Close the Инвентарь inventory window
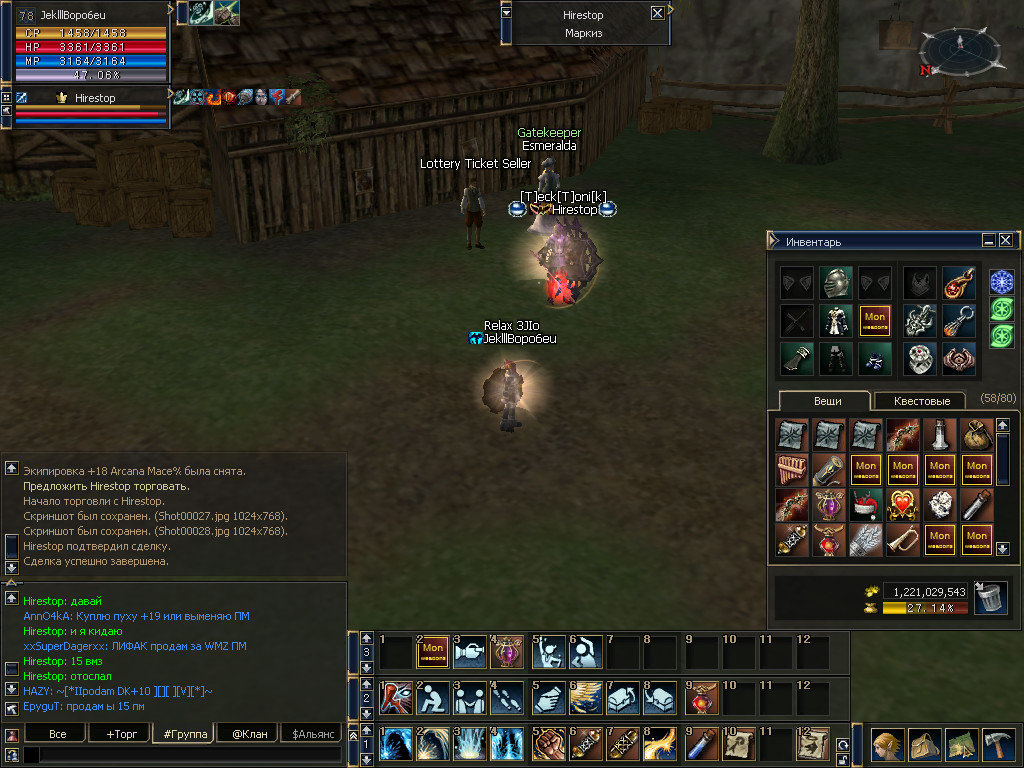1024x768 pixels. tap(1005, 241)
